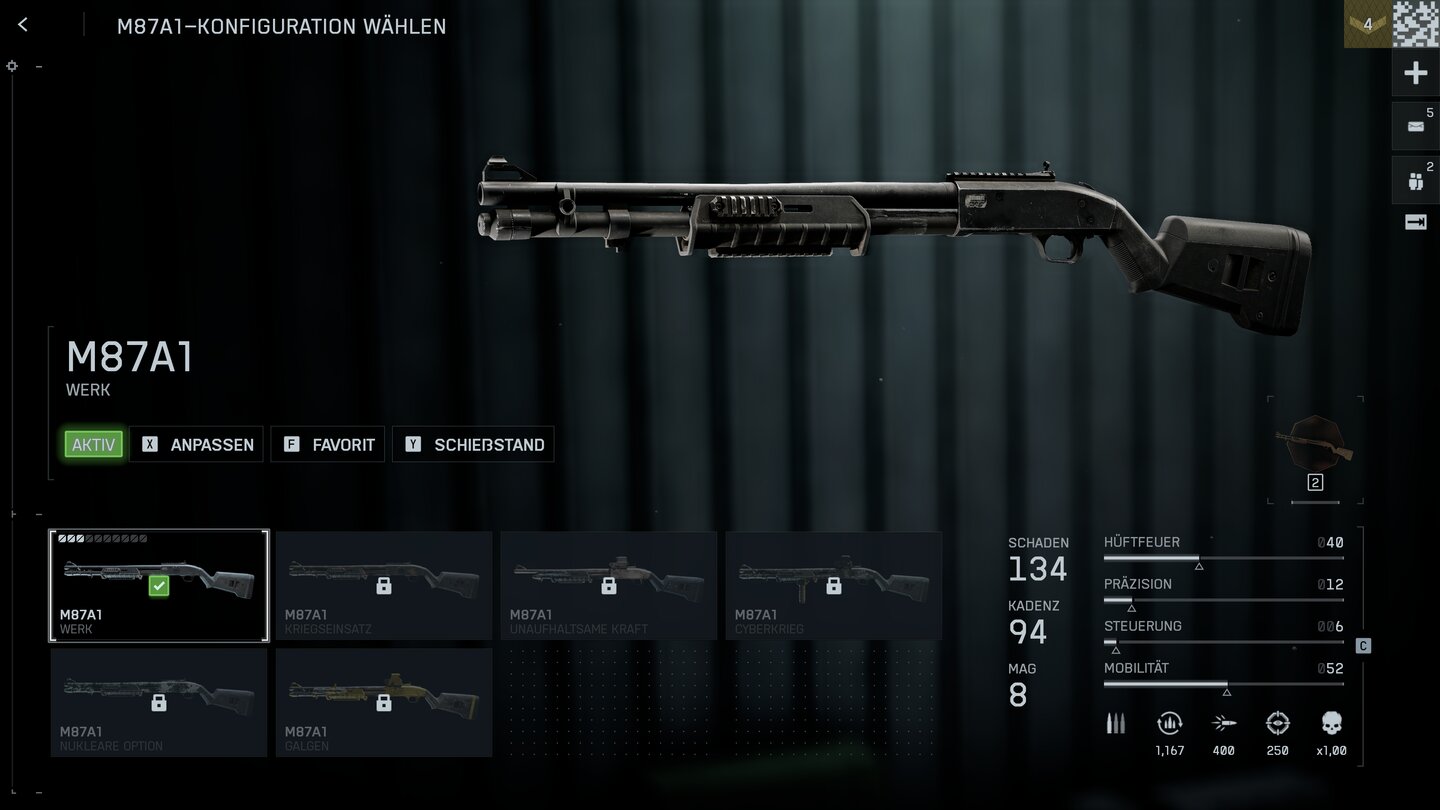Select the Nukleare Option configuration
1440x810 pixels.
(x=159, y=703)
